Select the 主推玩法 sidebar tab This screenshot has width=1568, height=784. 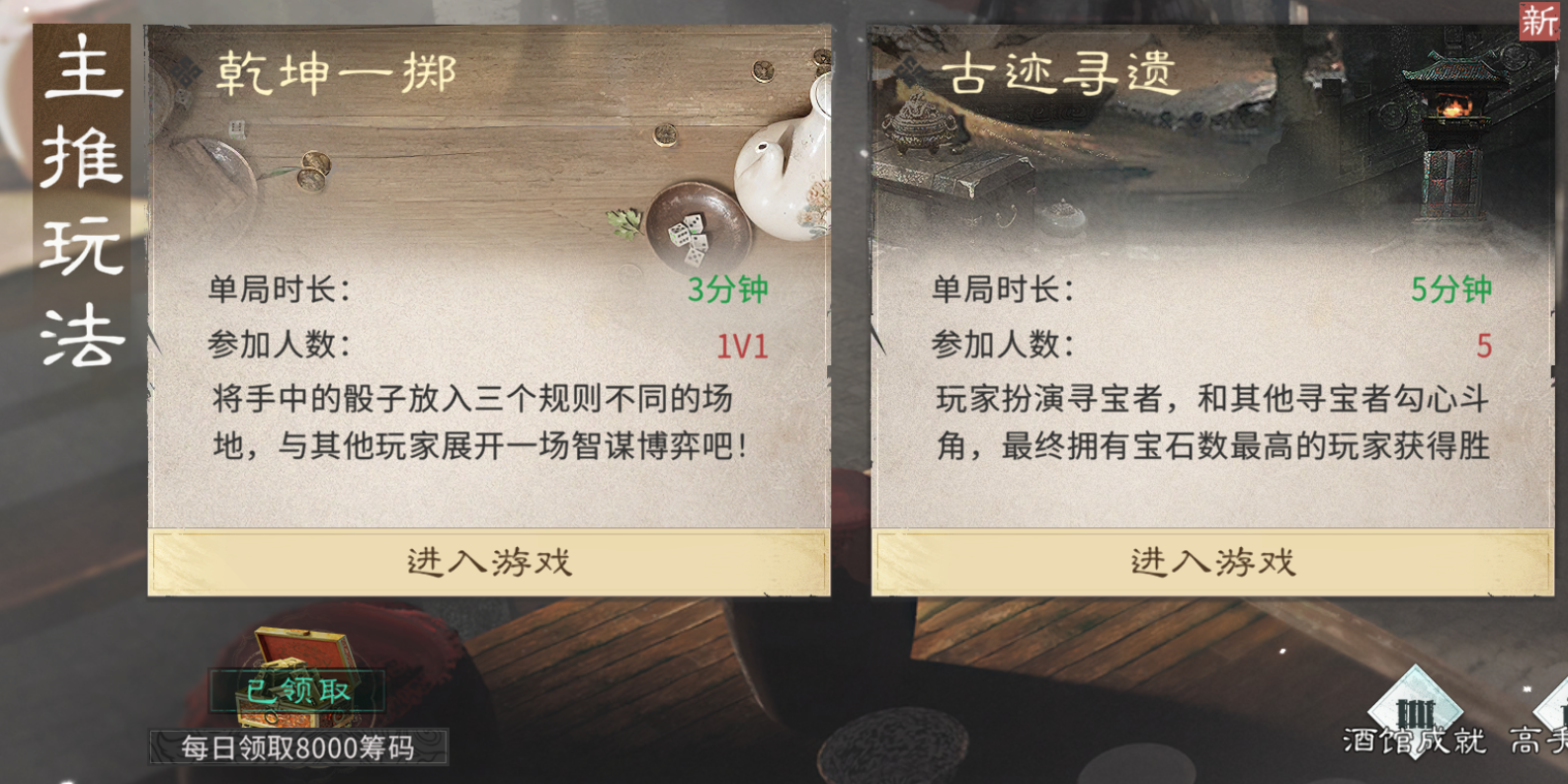point(81,202)
